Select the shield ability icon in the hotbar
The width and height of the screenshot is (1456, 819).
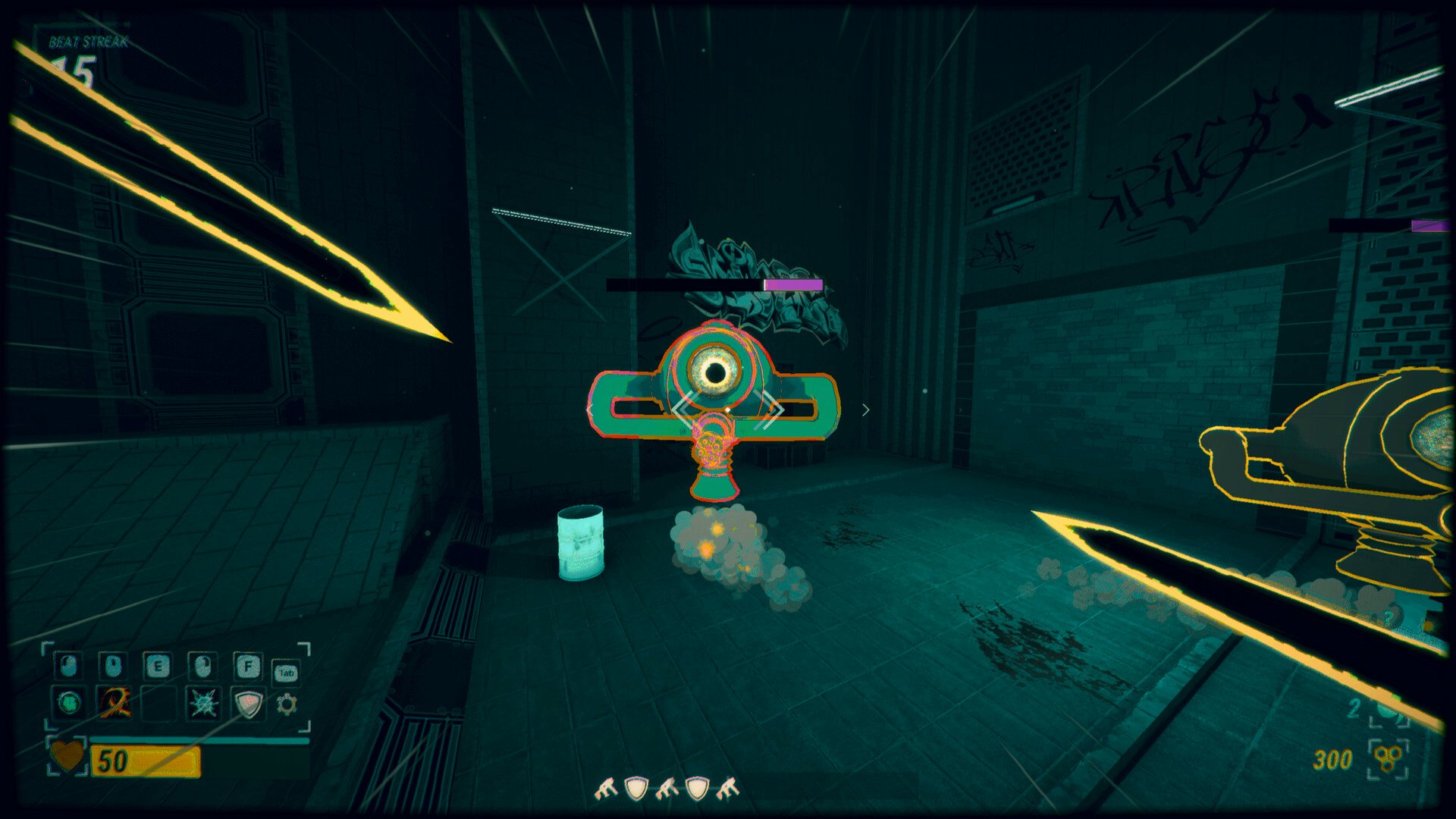click(248, 704)
